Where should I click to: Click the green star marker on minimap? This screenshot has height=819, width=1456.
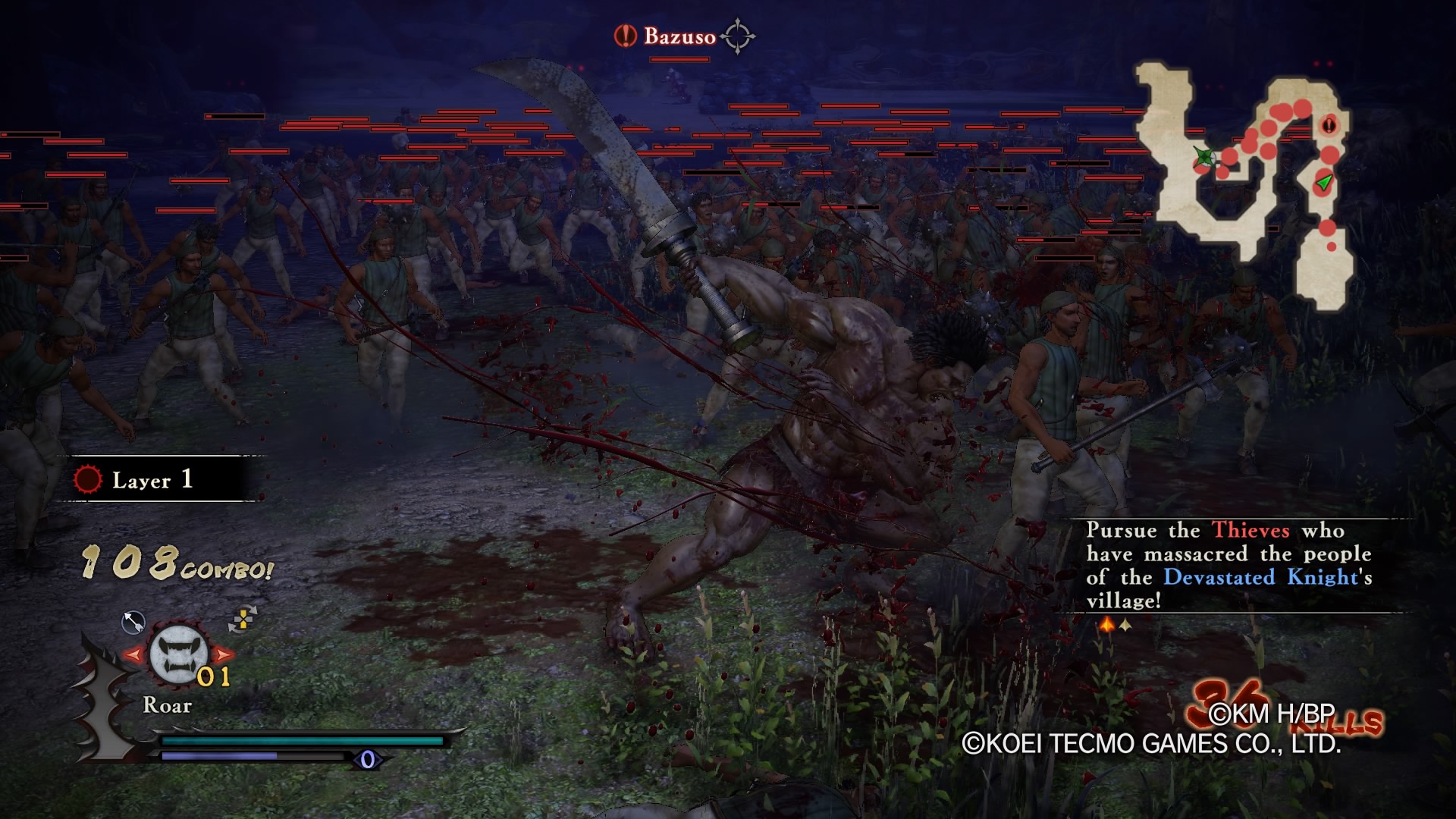point(1203,158)
